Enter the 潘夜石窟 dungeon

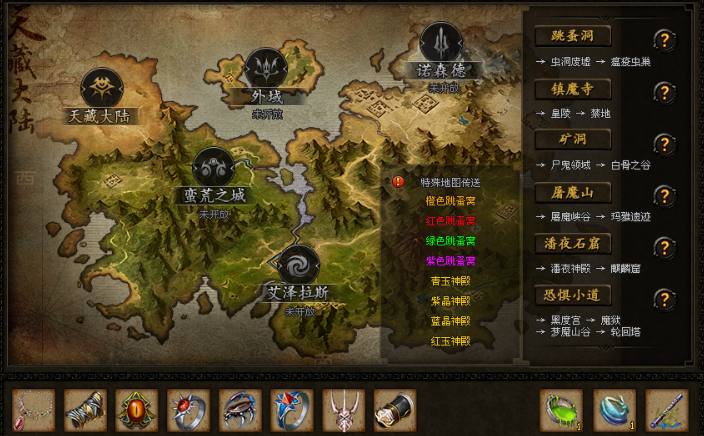[573, 245]
